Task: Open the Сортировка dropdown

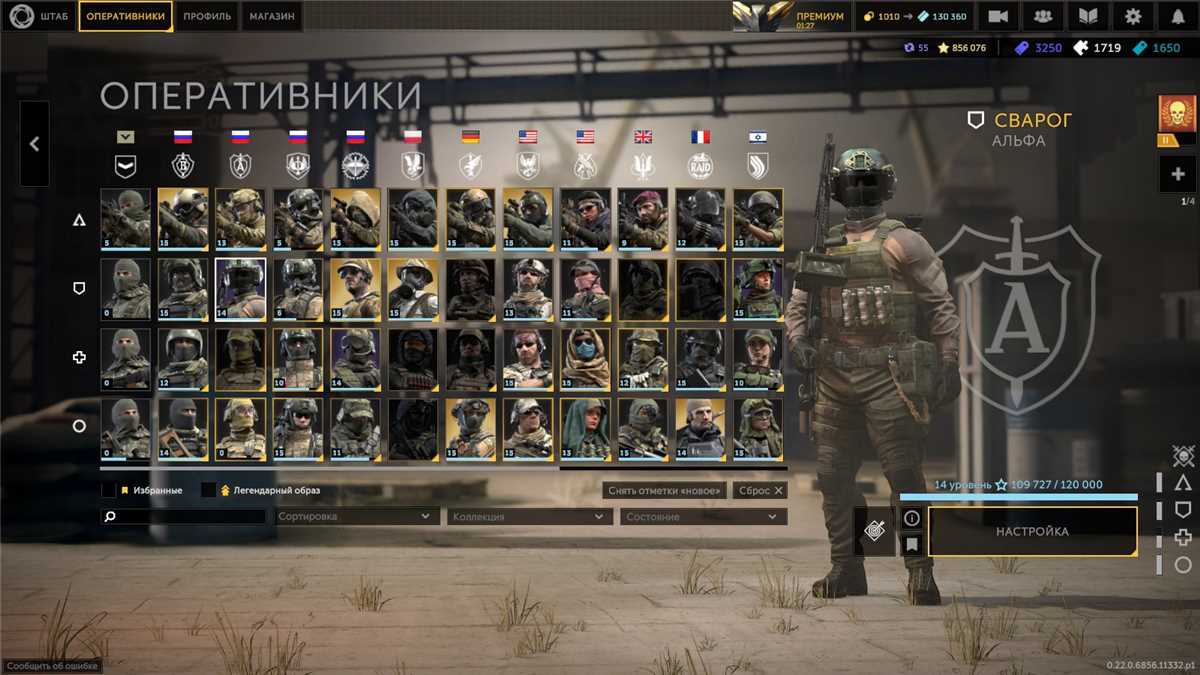Action: tap(356, 517)
